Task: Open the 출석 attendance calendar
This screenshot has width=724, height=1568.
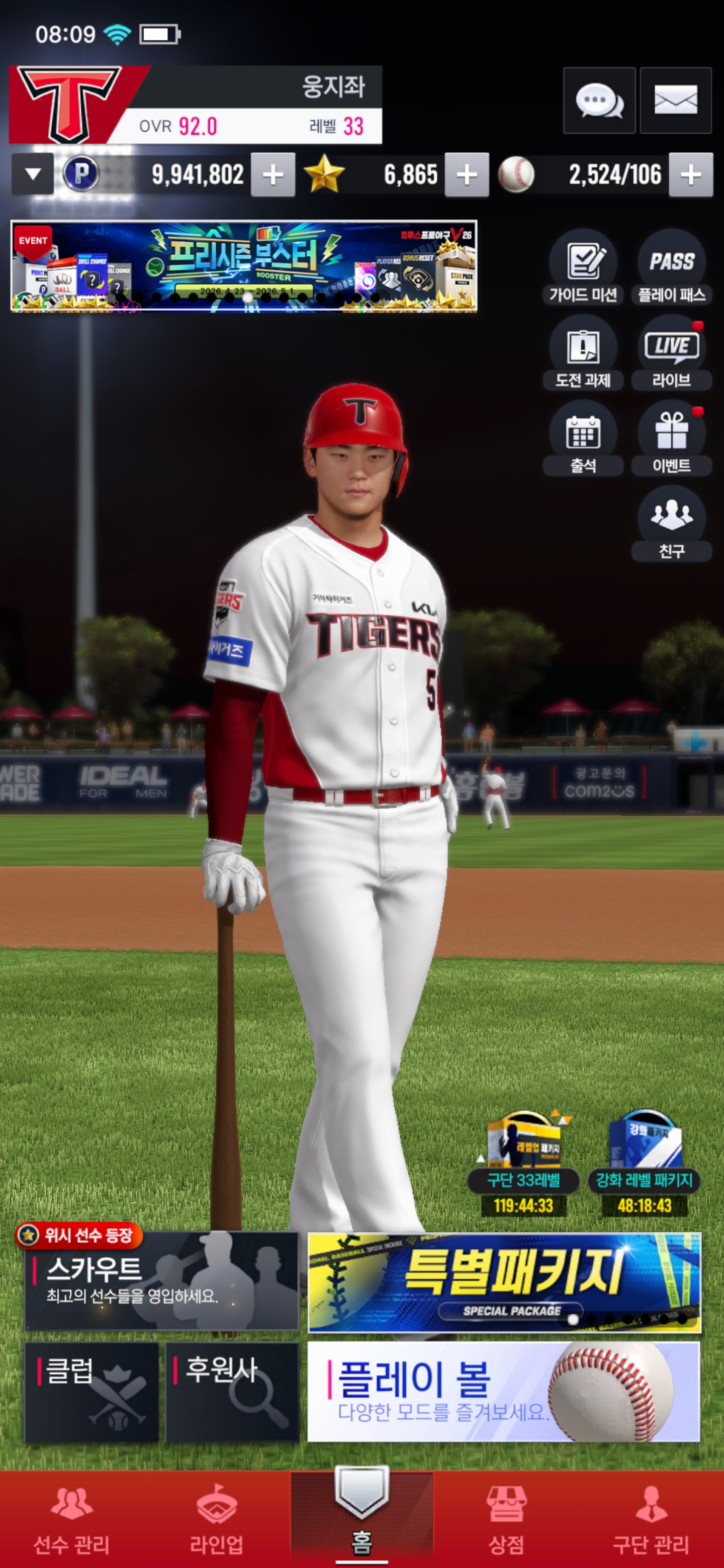Action: coord(583,438)
